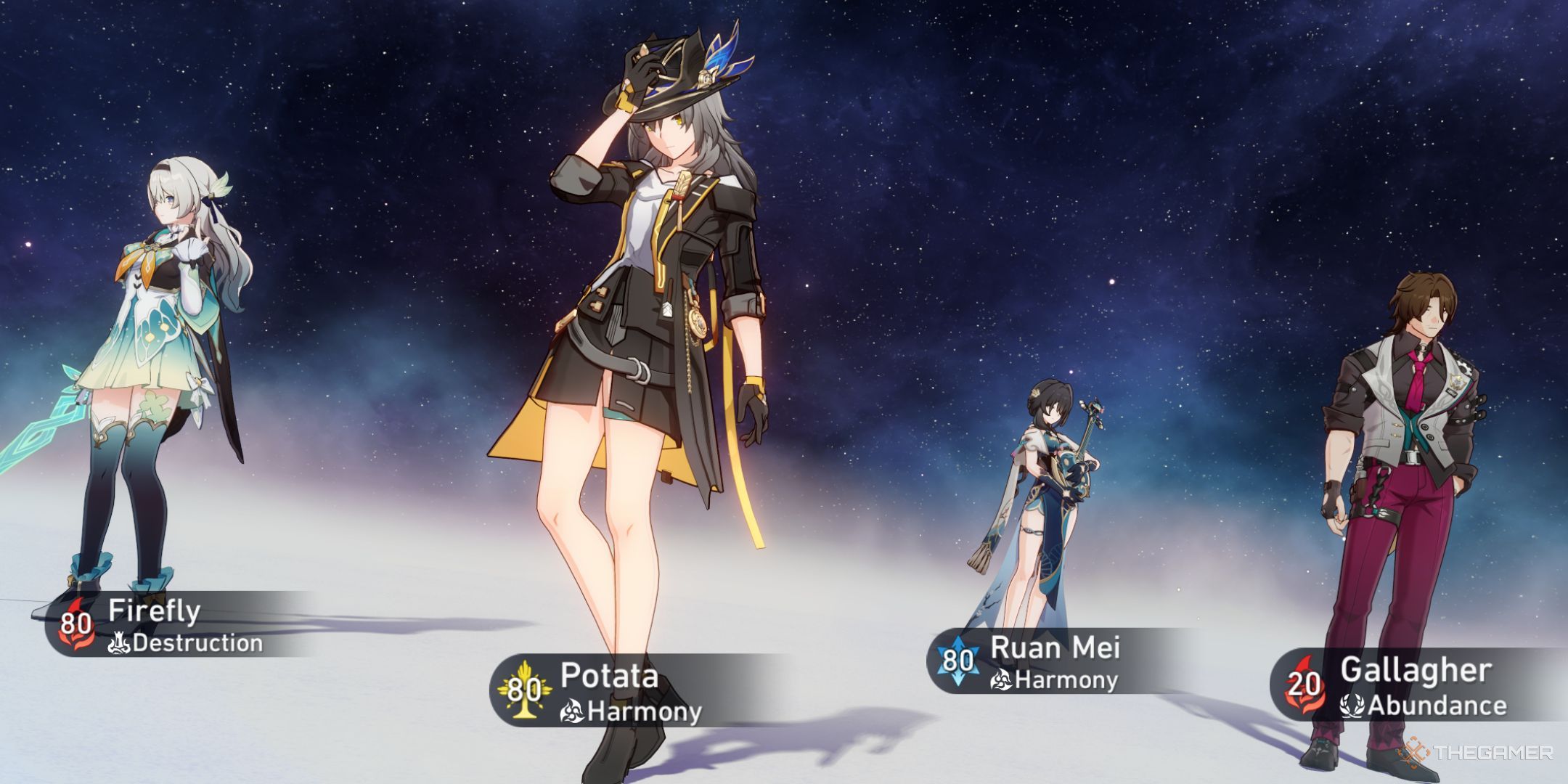Select the Firefly Destruction name plate
Image resolution: width=1568 pixels, height=784 pixels.
tap(174, 626)
